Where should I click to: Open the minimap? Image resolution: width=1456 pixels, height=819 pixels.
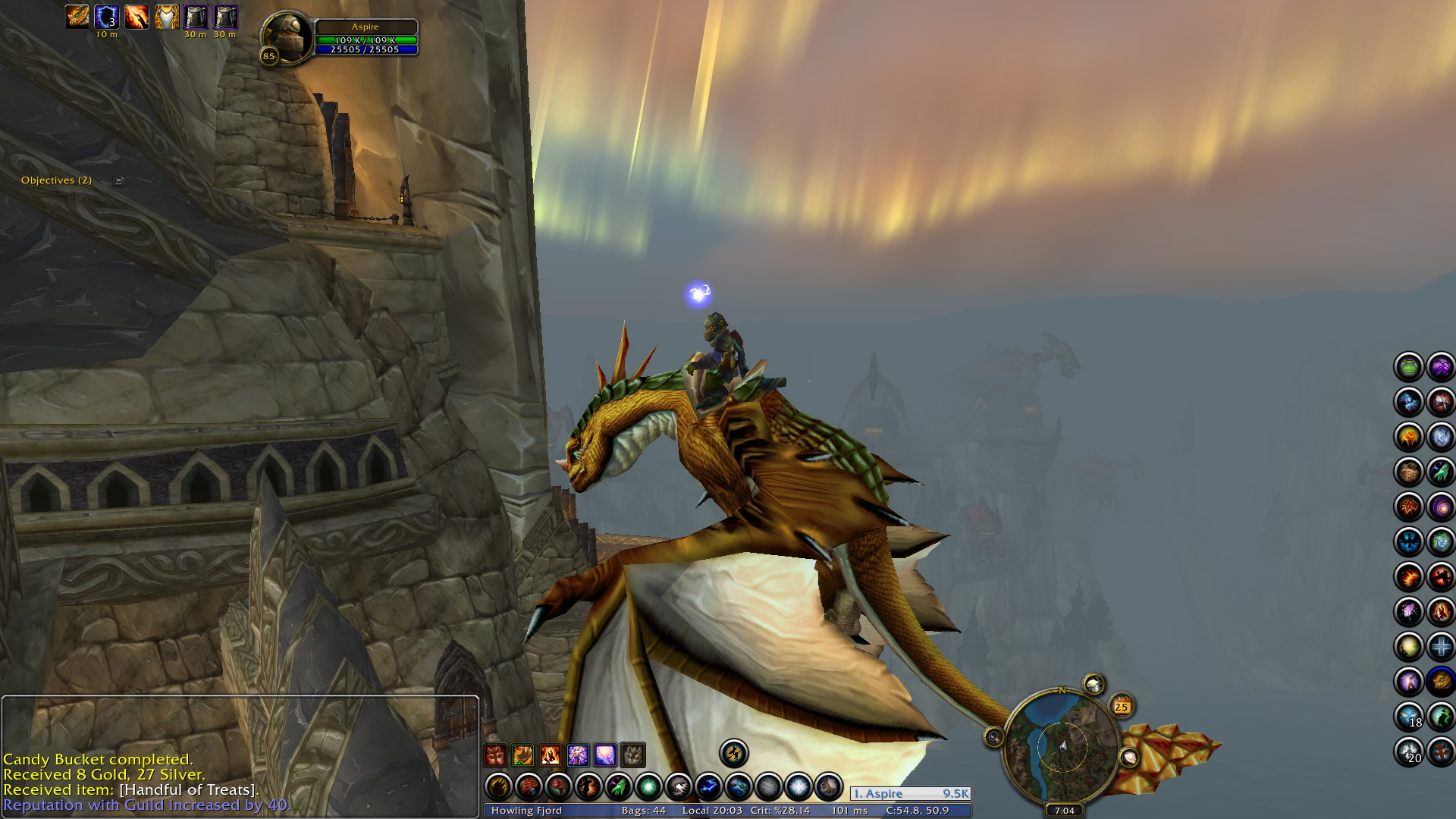coord(1062,746)
